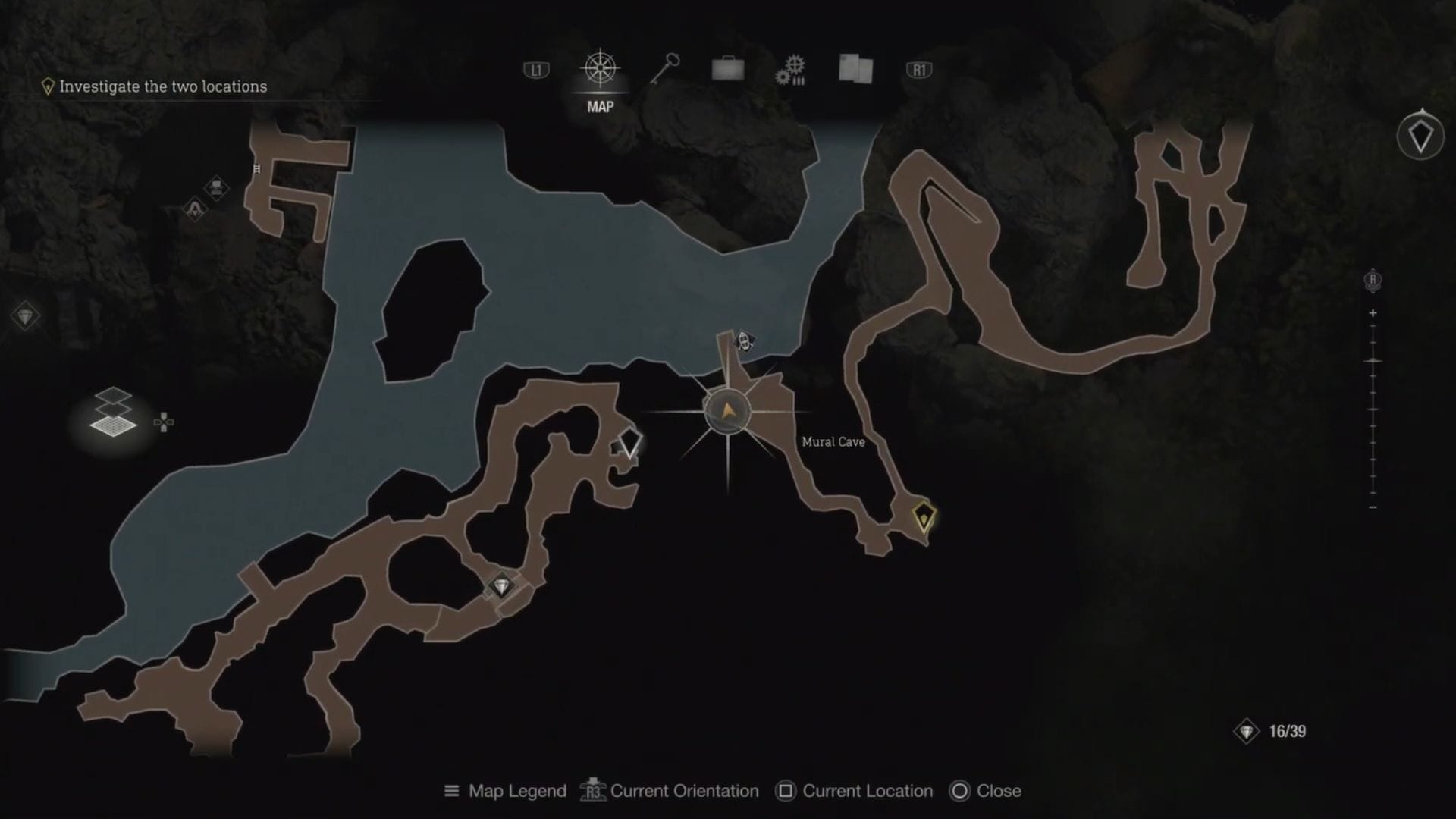This screenshot has width=1456, height=819.
Task: Click the merchant marker near the player arrow
Action: point(746,341)
